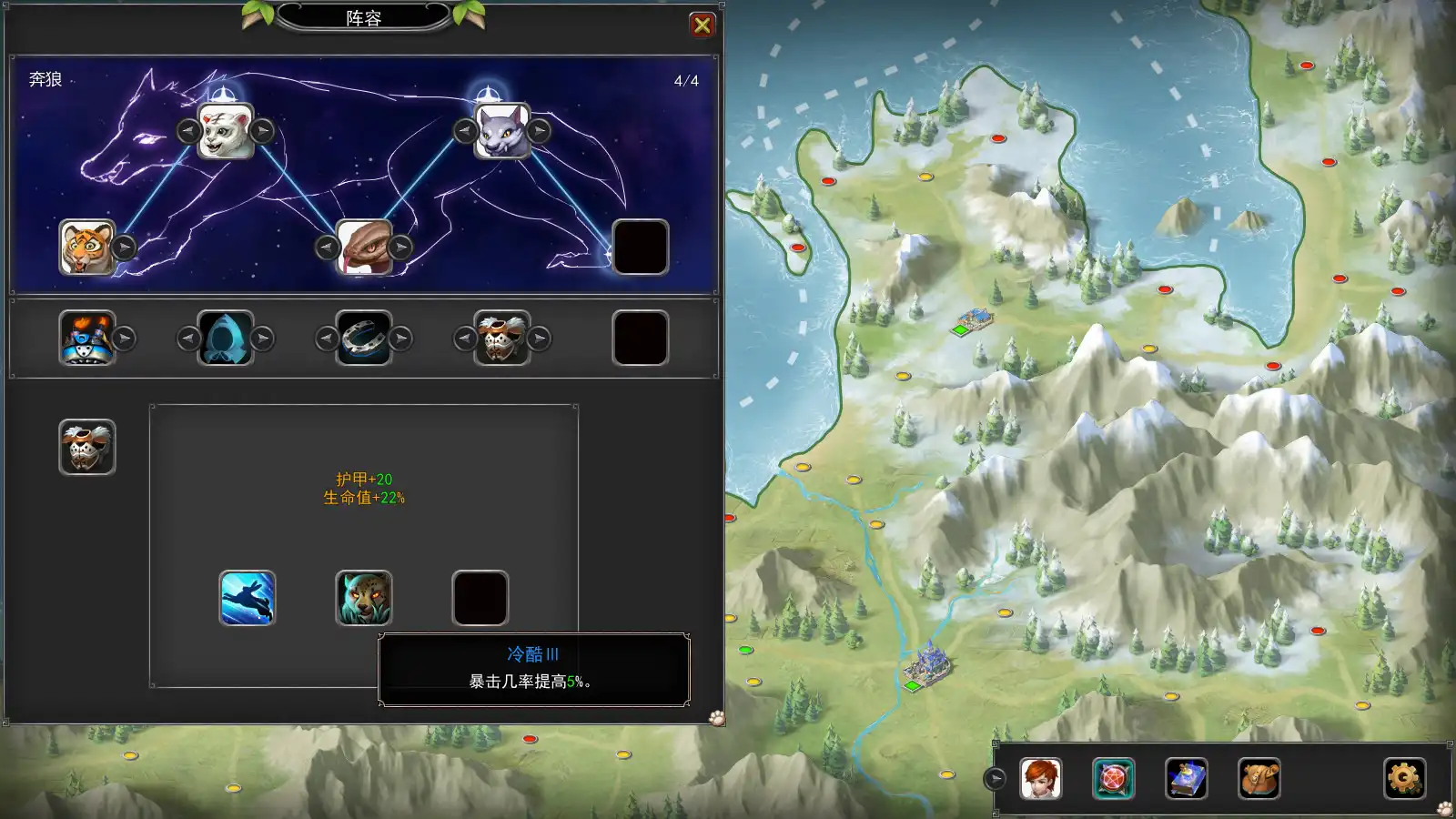Open the red-haired hero portrait menu
Viewport: 1456px width, 819px height.
pos(1041,779)
